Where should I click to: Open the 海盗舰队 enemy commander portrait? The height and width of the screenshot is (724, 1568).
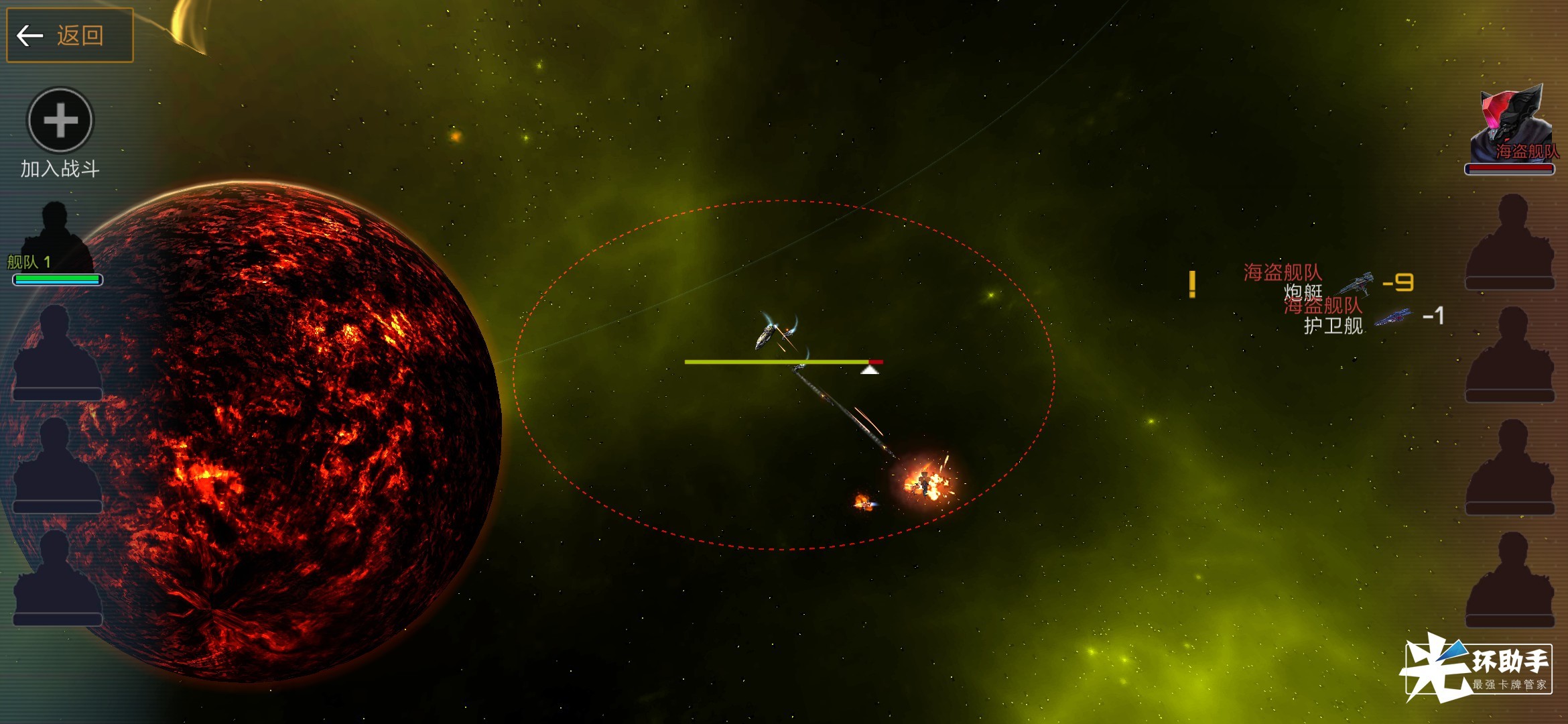pyautogui.click(x=1510, y=127)
